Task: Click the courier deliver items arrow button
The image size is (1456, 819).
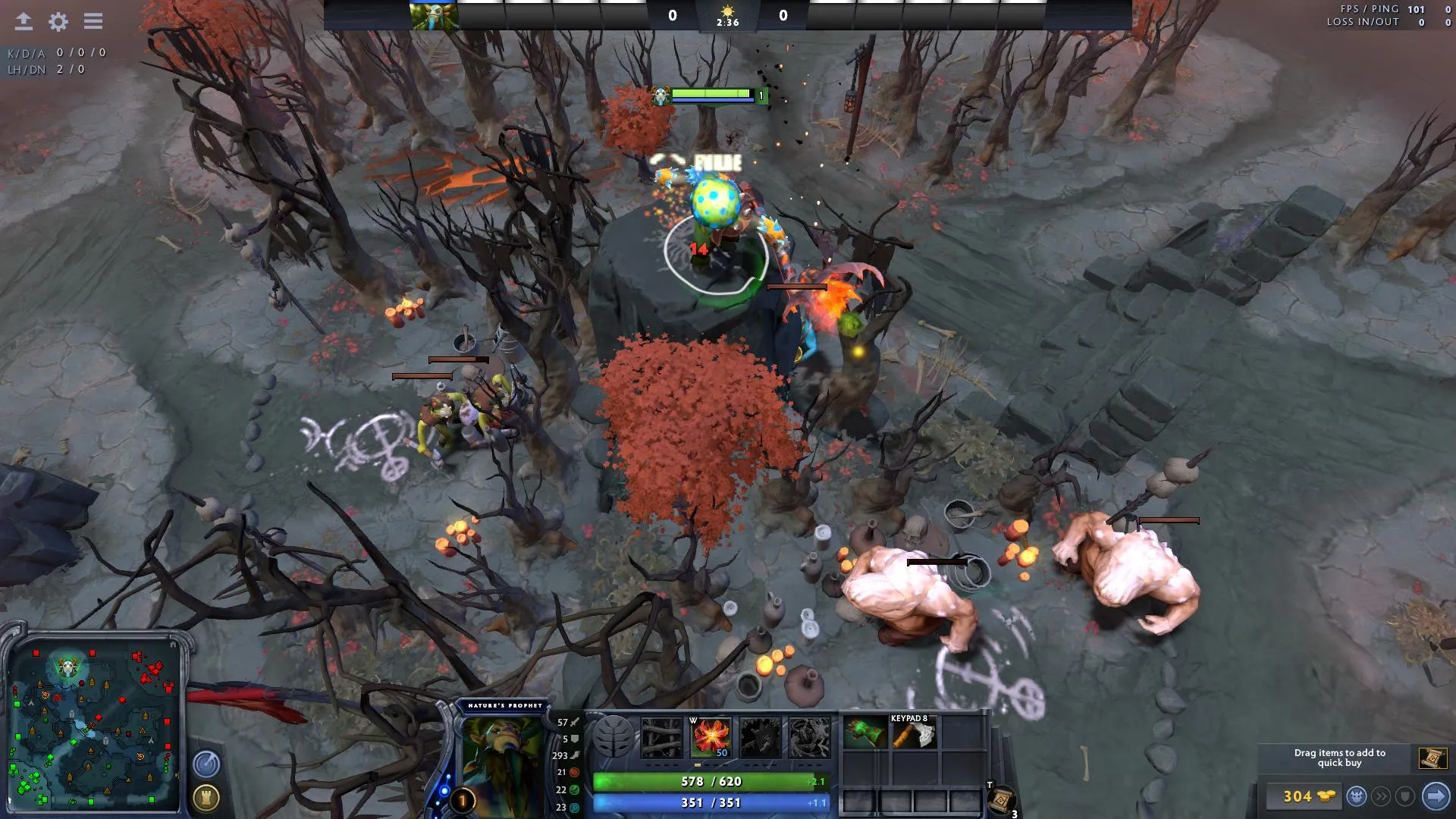Action: 1435,796
